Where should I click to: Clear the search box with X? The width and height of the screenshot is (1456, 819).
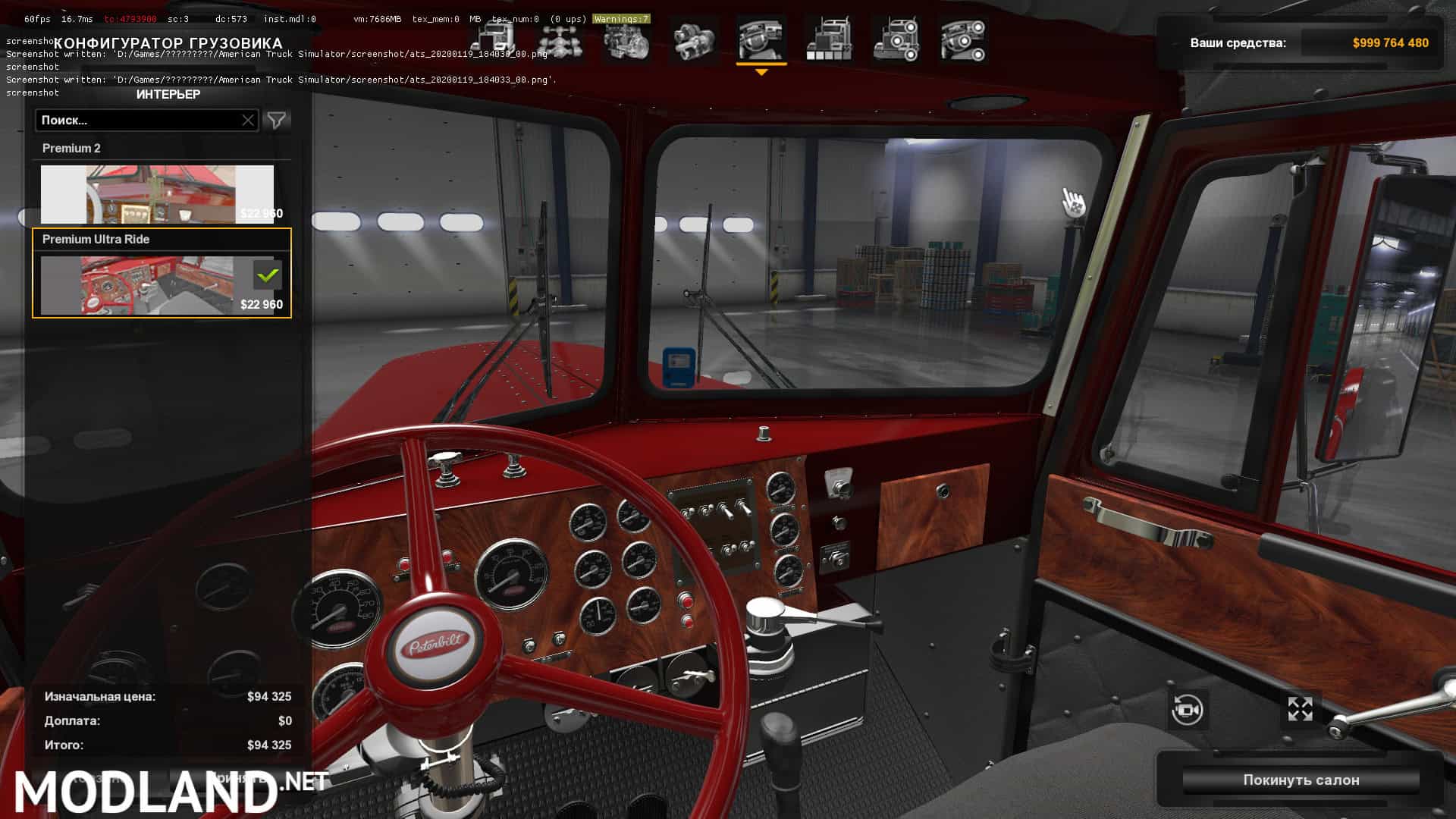tap(248, 120)
